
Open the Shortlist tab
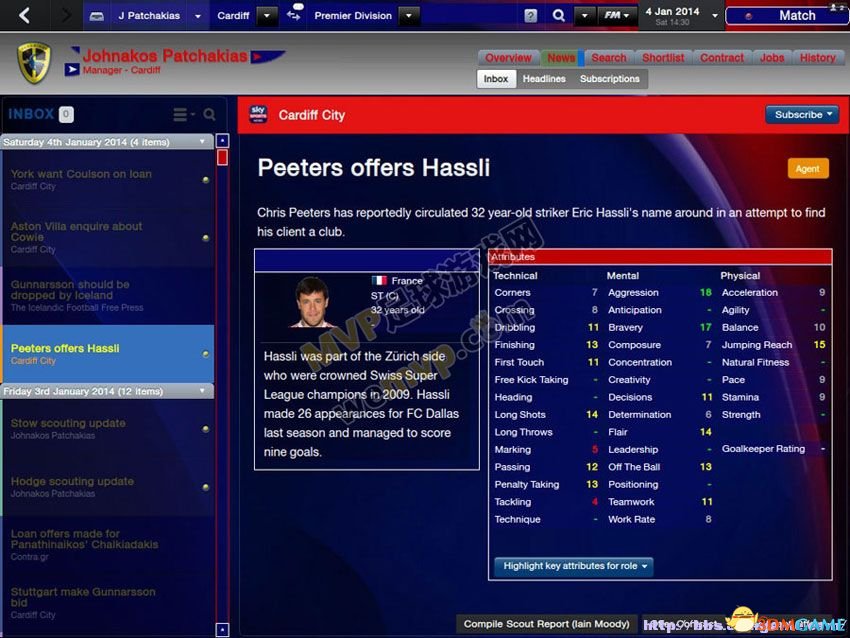click(662, 58)
